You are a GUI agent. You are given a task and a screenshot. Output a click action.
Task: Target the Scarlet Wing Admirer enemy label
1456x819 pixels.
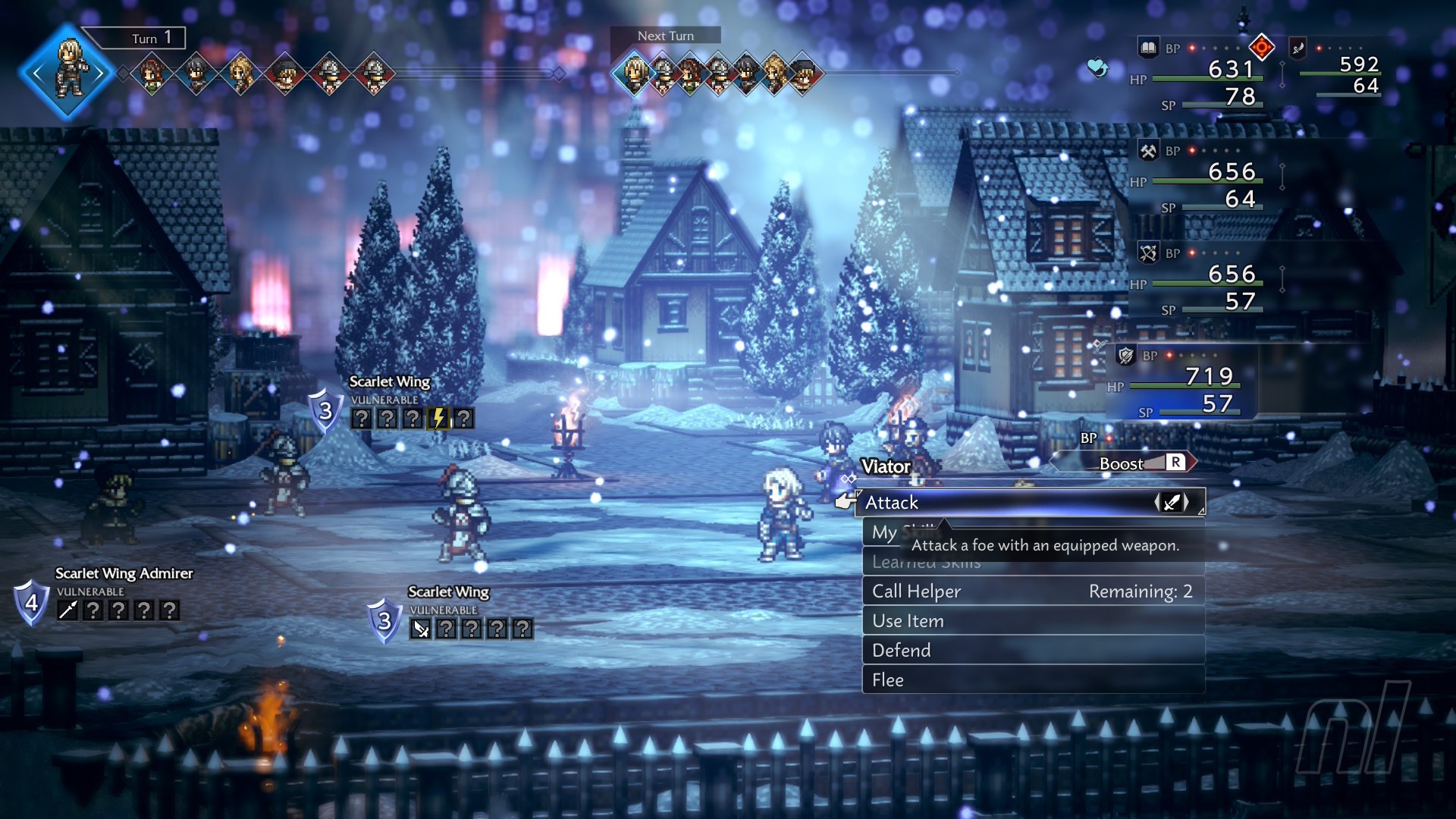tap(124, 573)
